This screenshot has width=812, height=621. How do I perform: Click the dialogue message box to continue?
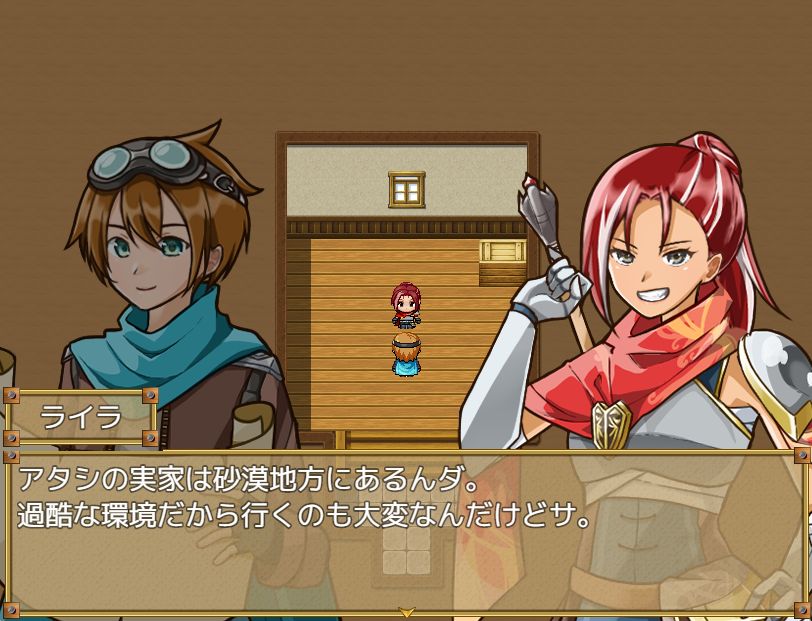(x=406, y=530)
